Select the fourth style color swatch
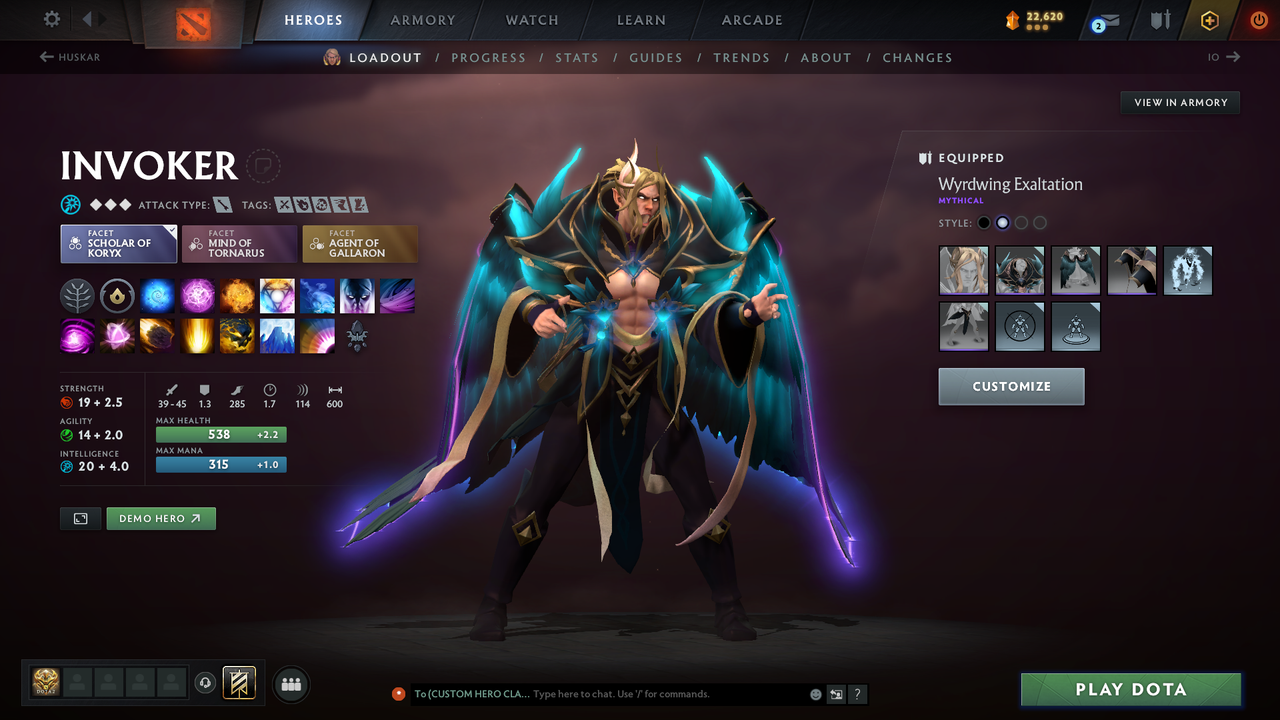 [1039, 222]
